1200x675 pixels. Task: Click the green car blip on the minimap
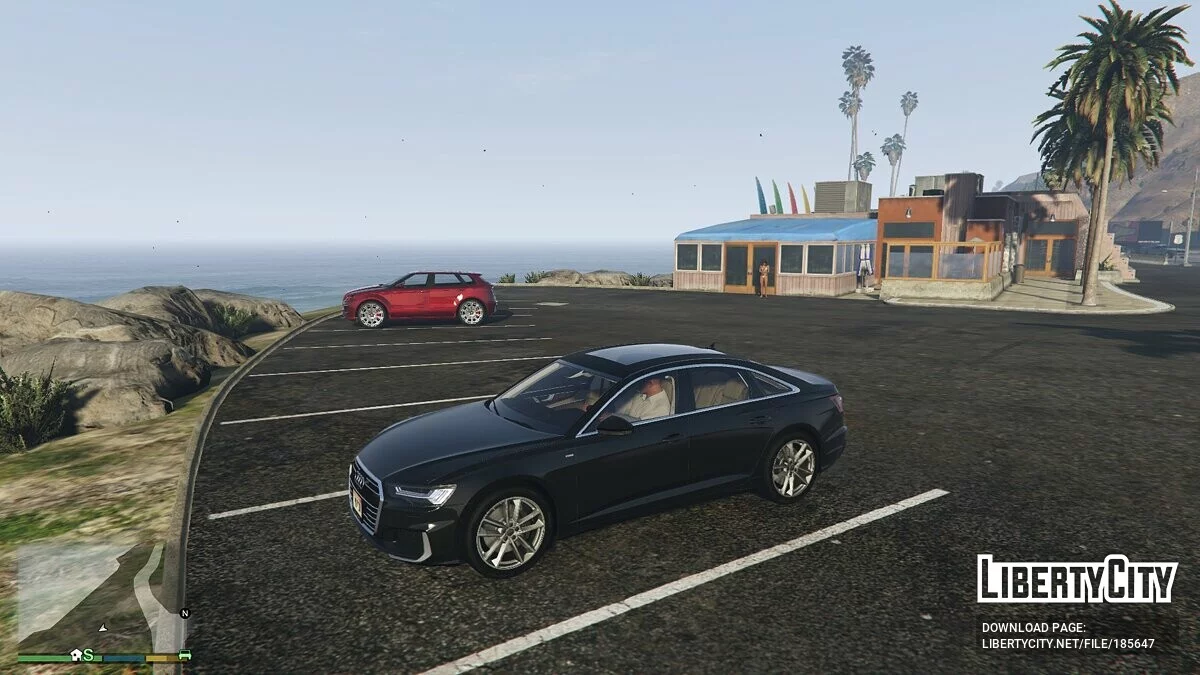coord(184,655)
